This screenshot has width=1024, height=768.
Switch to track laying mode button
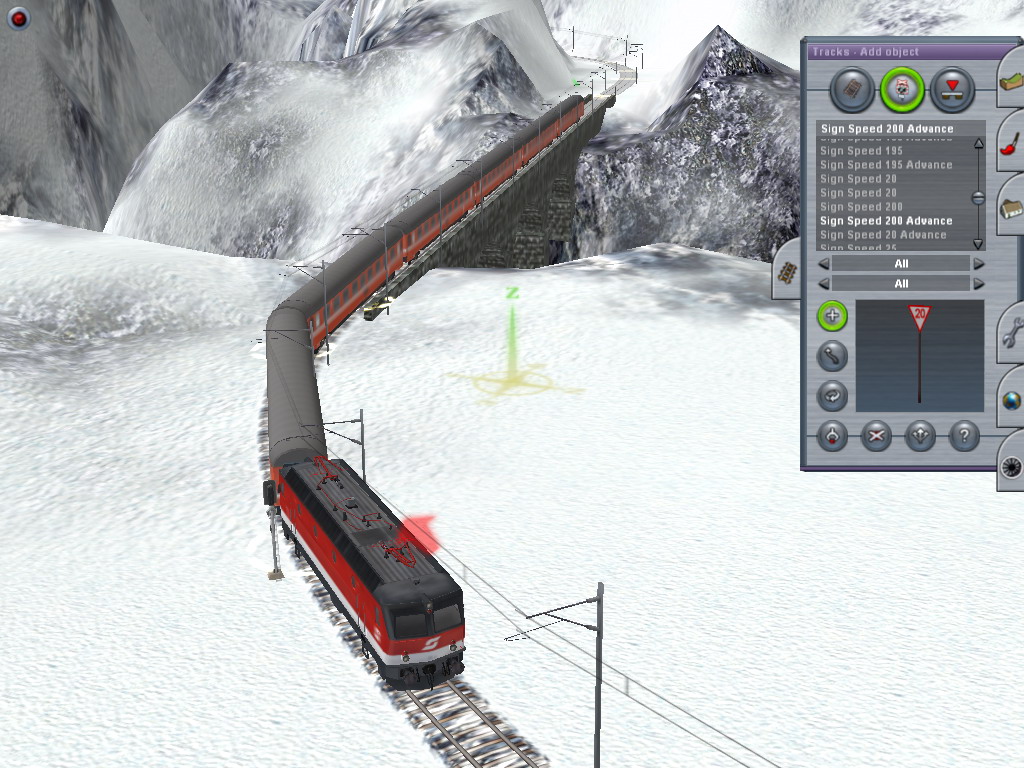(852, 91)
